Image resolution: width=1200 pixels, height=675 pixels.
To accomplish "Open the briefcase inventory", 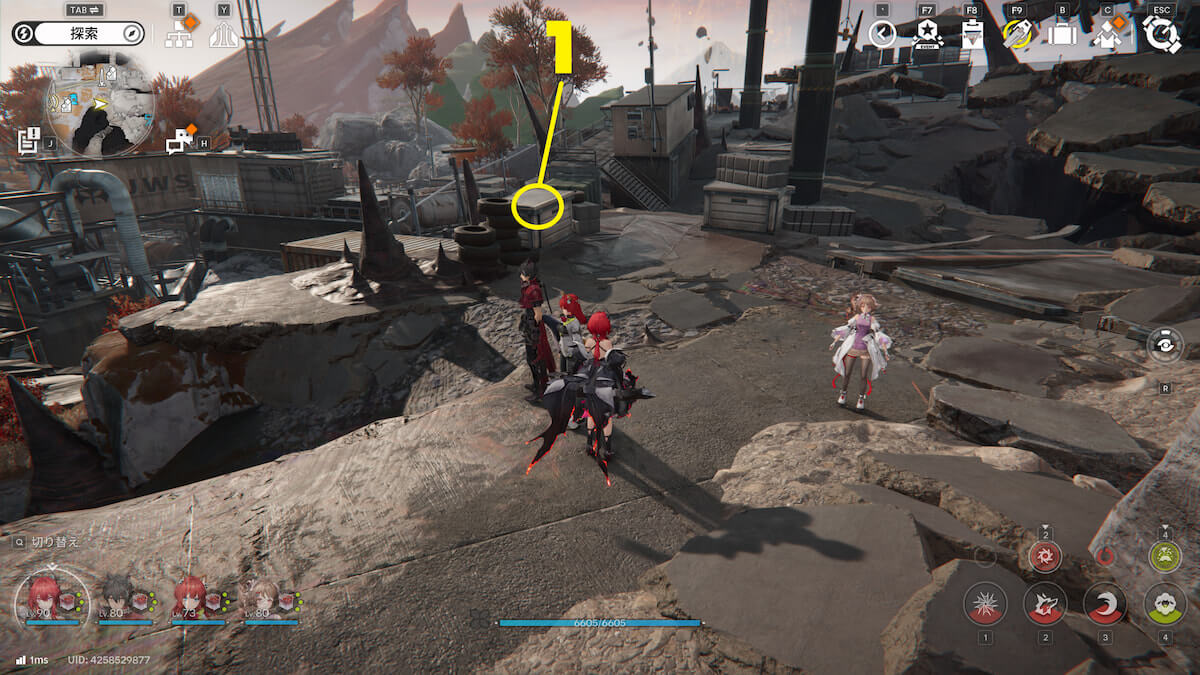I will pyautogui.click(x=1062, y=34).
